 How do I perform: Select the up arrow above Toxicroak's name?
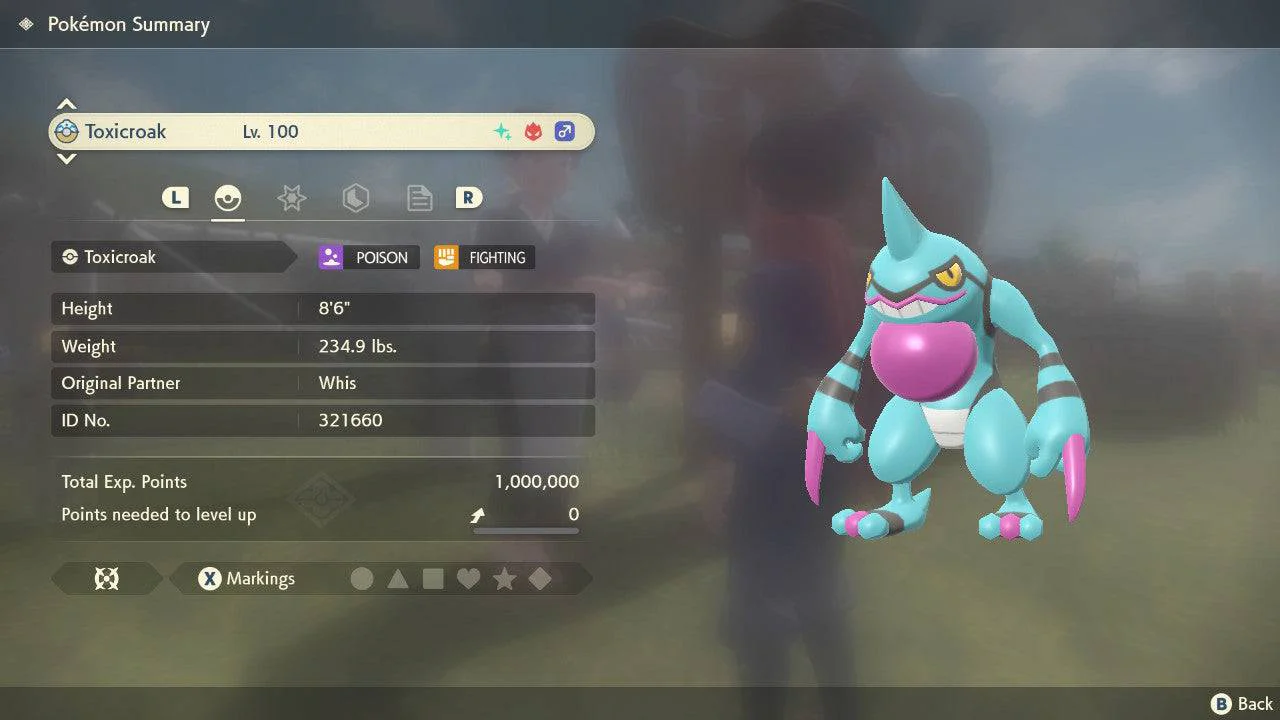tap(66, 104)
